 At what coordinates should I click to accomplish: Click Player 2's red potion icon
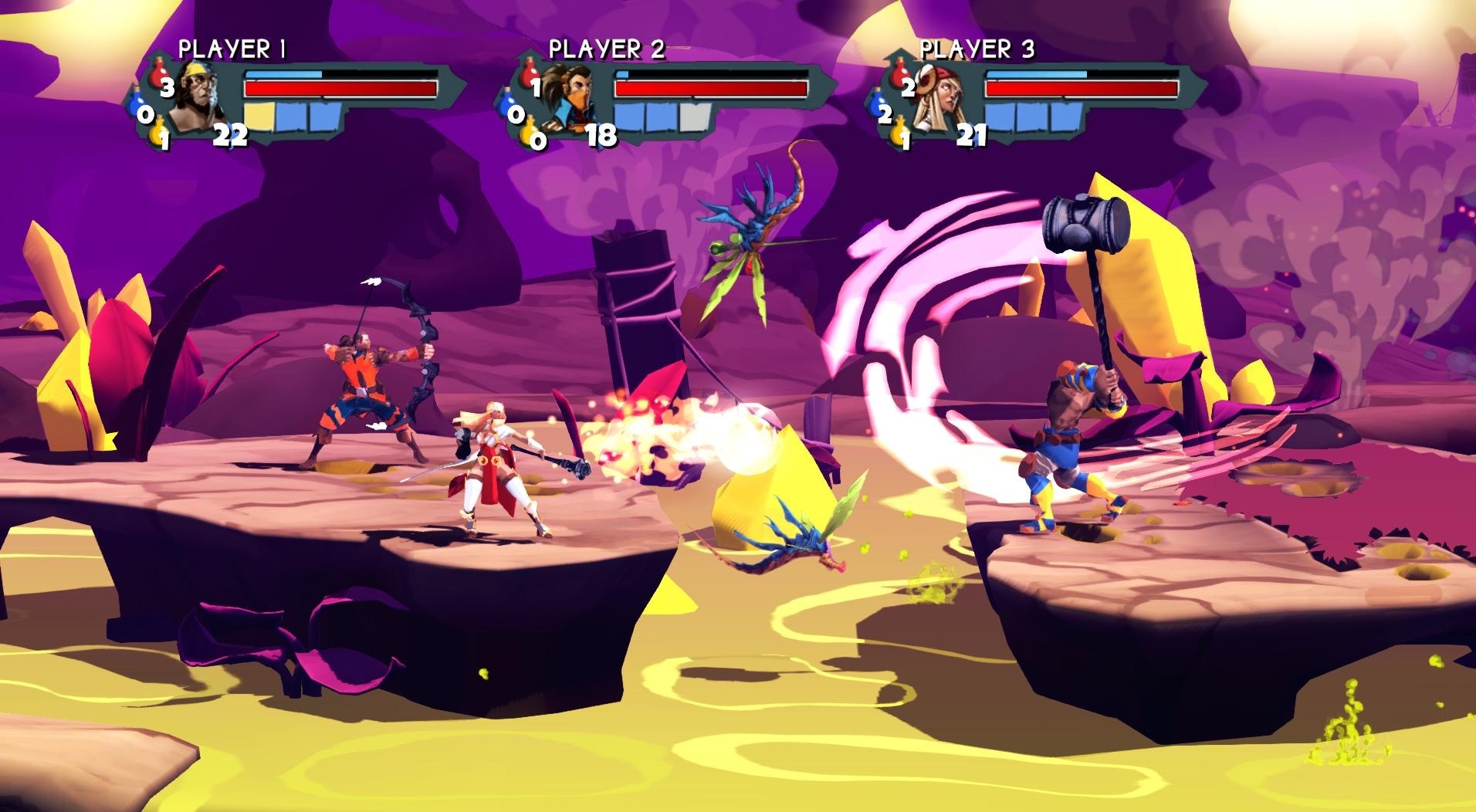pos(530,73)
